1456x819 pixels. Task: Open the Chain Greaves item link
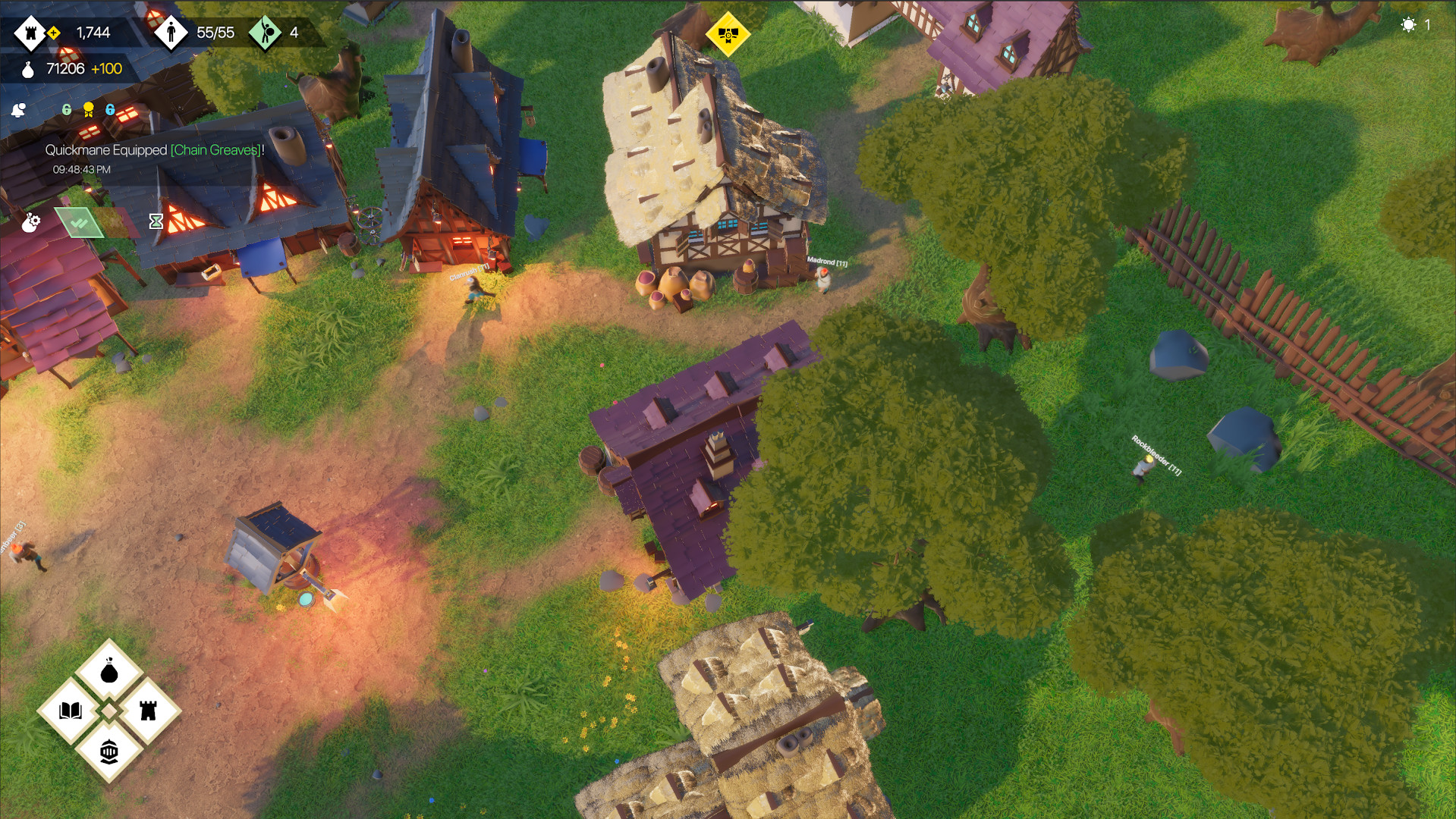[215, 151]
